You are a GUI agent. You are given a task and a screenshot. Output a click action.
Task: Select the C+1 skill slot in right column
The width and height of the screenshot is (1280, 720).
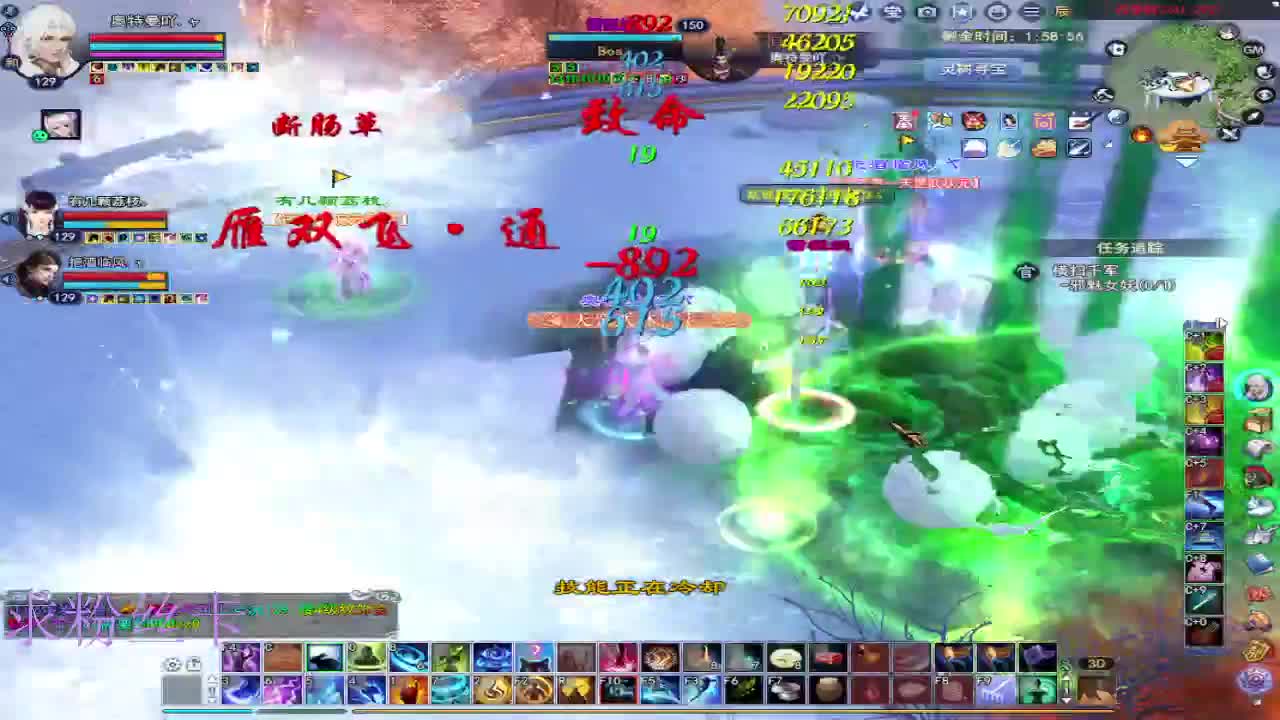point(1204,343)
